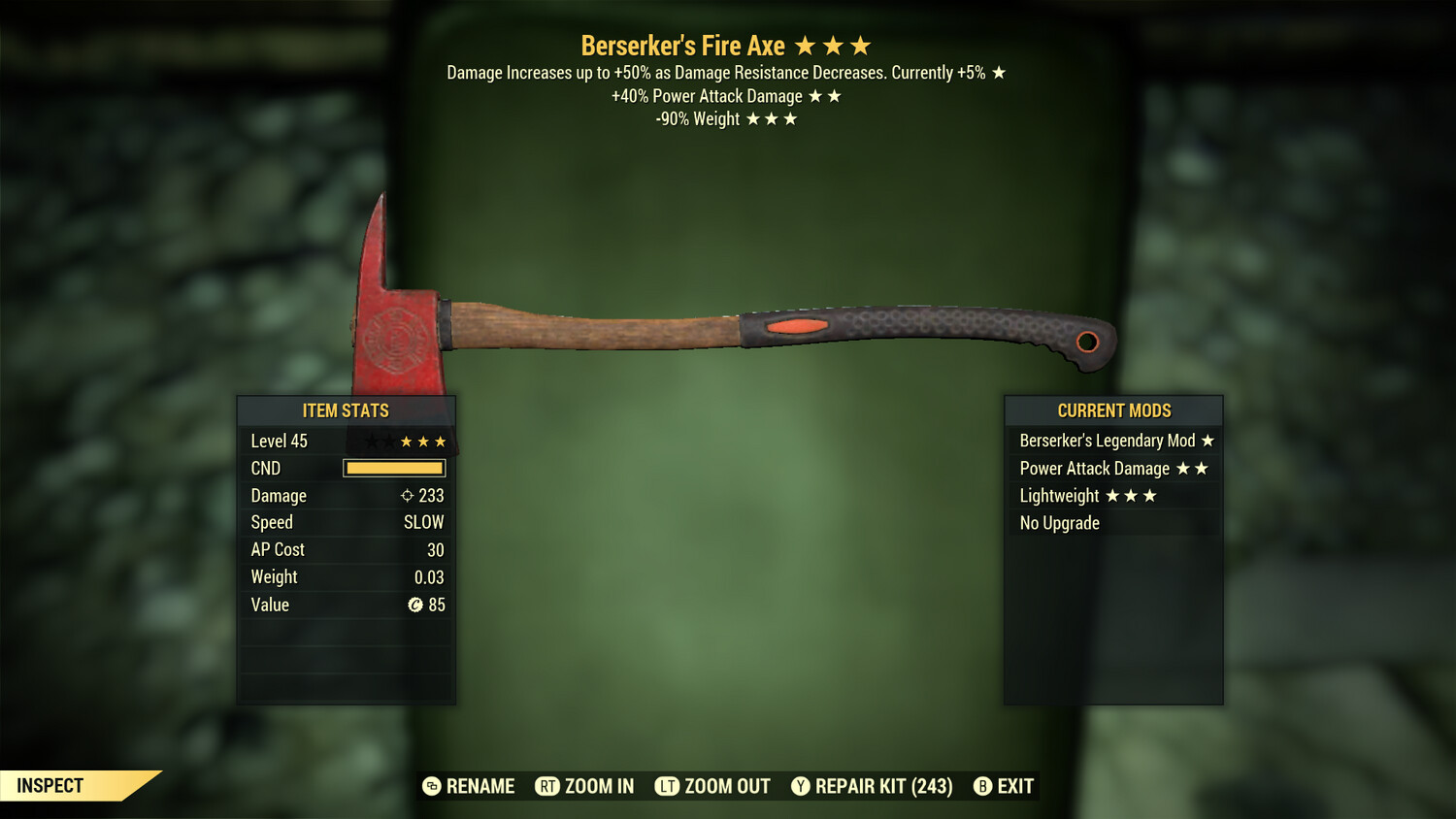Select the RT Zoom In button icon
The width and height of the screenshot is (1456, 819).
click(547, 786)
